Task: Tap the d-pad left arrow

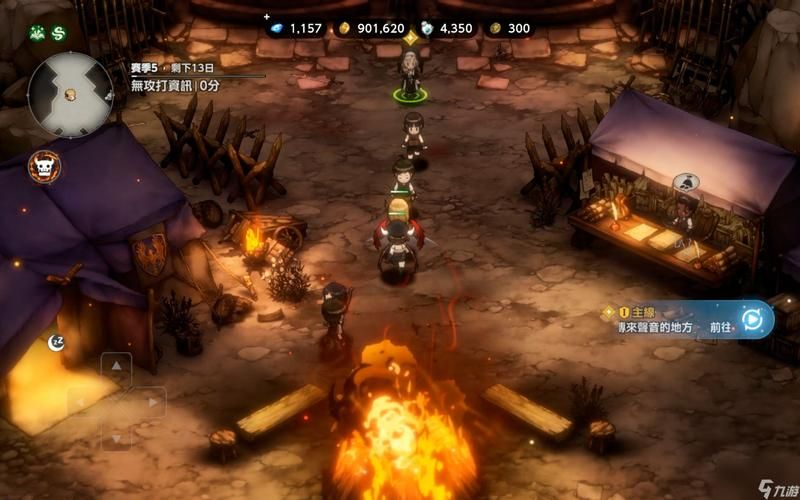Action: pyautogui.click(x=82, y=402)
